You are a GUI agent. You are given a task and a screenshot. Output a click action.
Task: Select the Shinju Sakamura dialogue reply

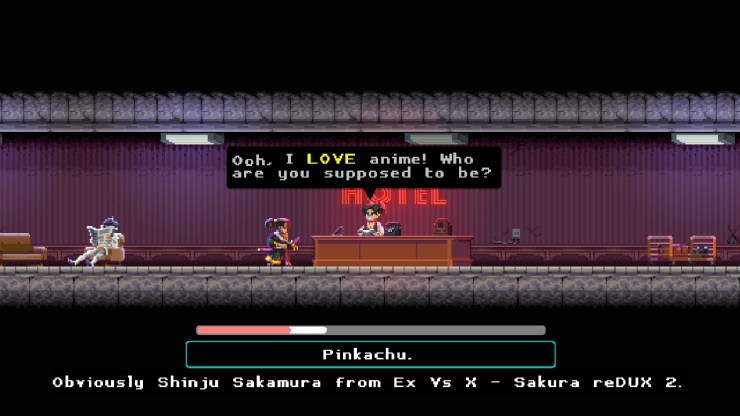[x=368, y=383]
